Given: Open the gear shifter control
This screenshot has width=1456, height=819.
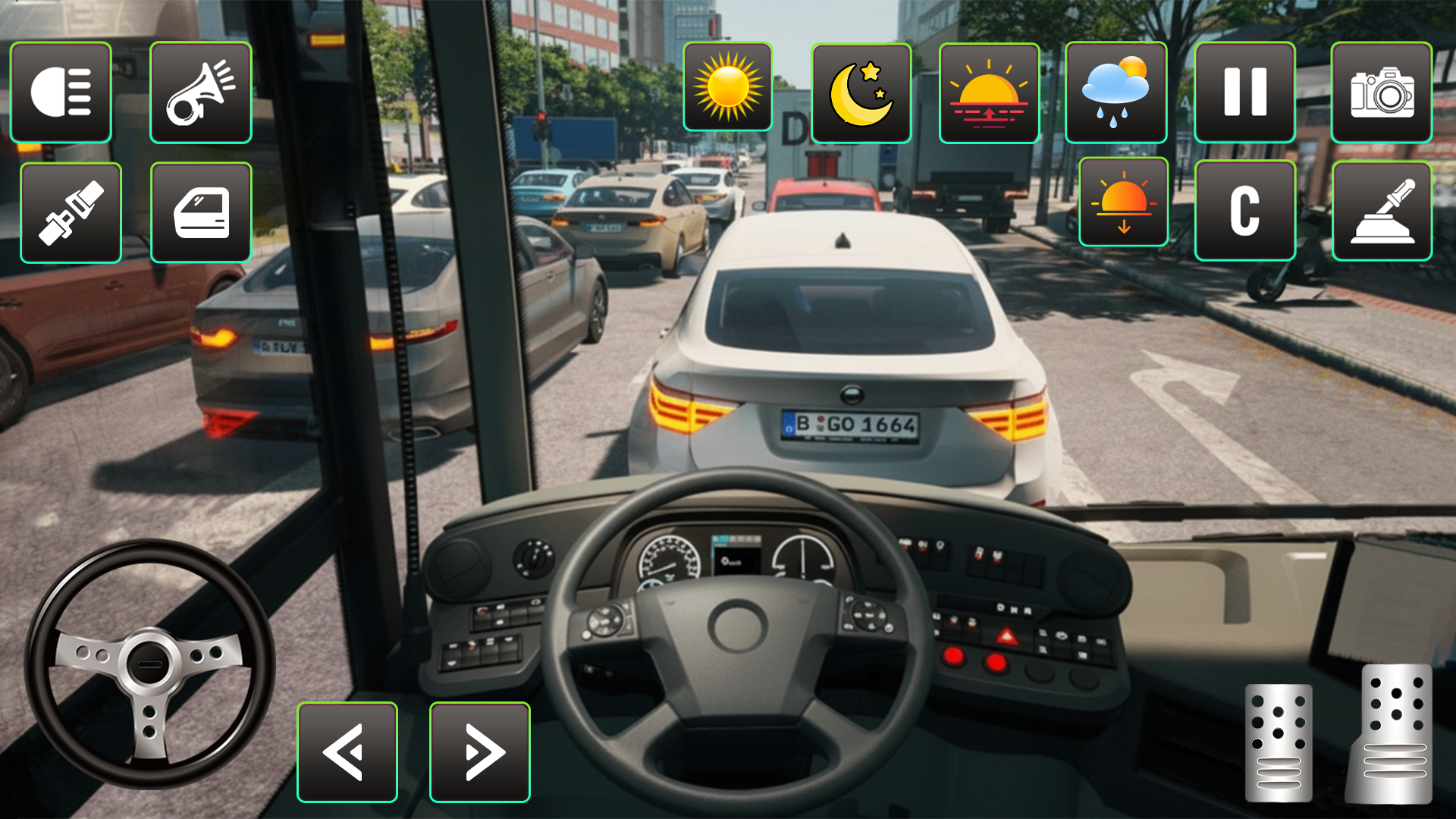Looking at the screenshot, I should pos(1382,211).
